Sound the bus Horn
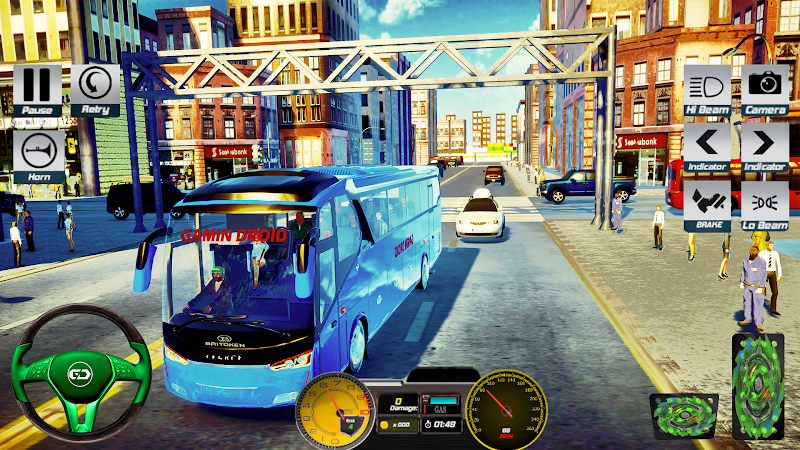 [37, 152]
